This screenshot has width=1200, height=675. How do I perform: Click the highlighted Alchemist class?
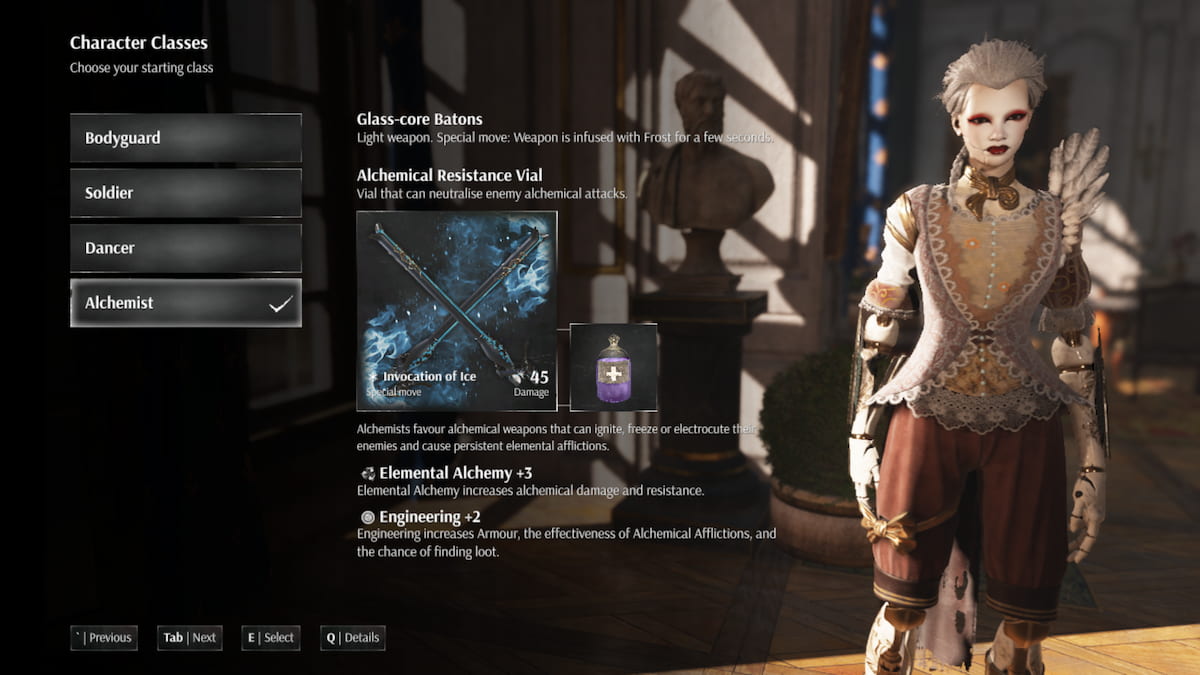(x=185, y=303)
